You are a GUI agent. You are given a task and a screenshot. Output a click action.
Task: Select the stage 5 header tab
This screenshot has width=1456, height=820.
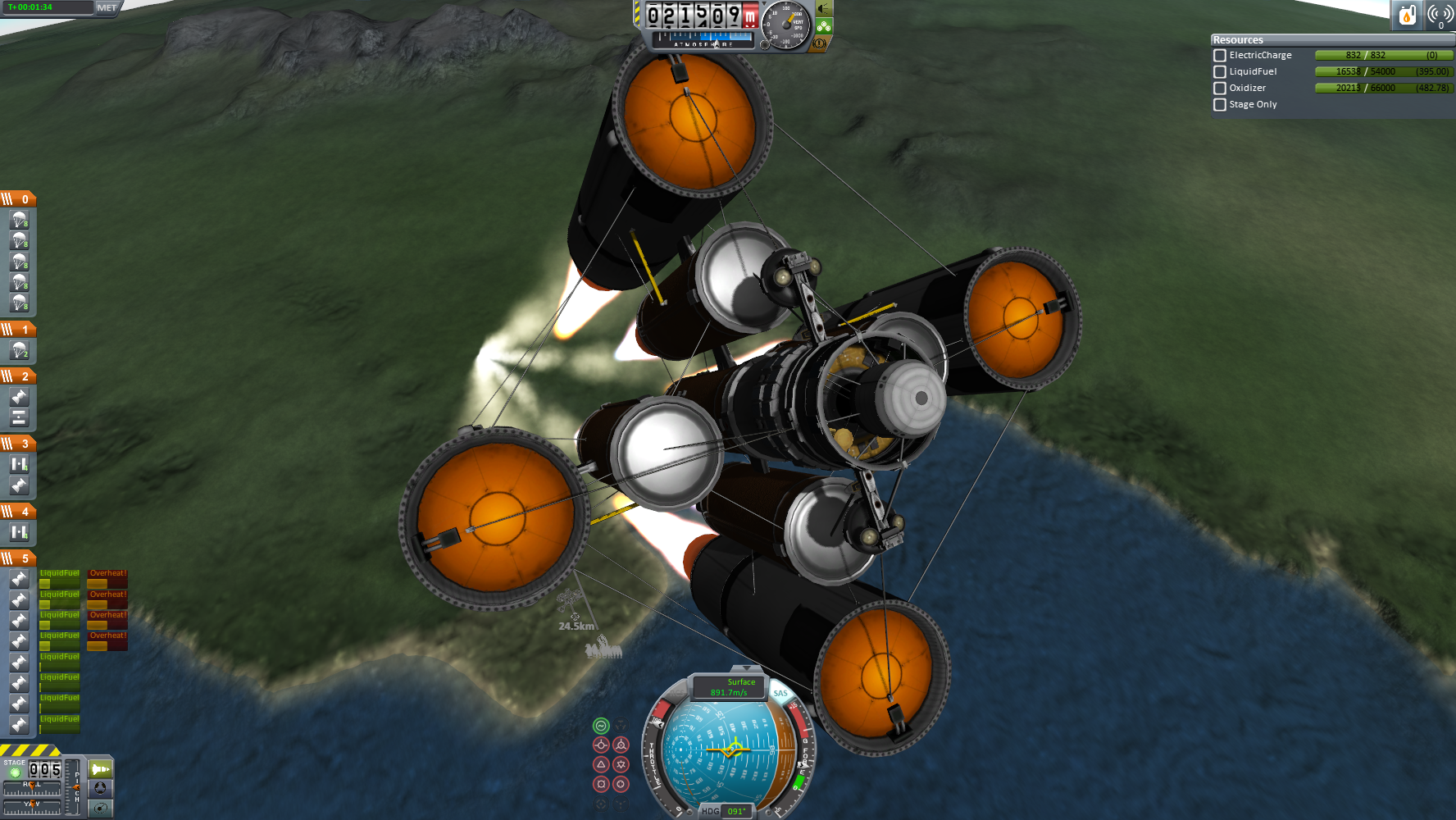pos(18,558)
